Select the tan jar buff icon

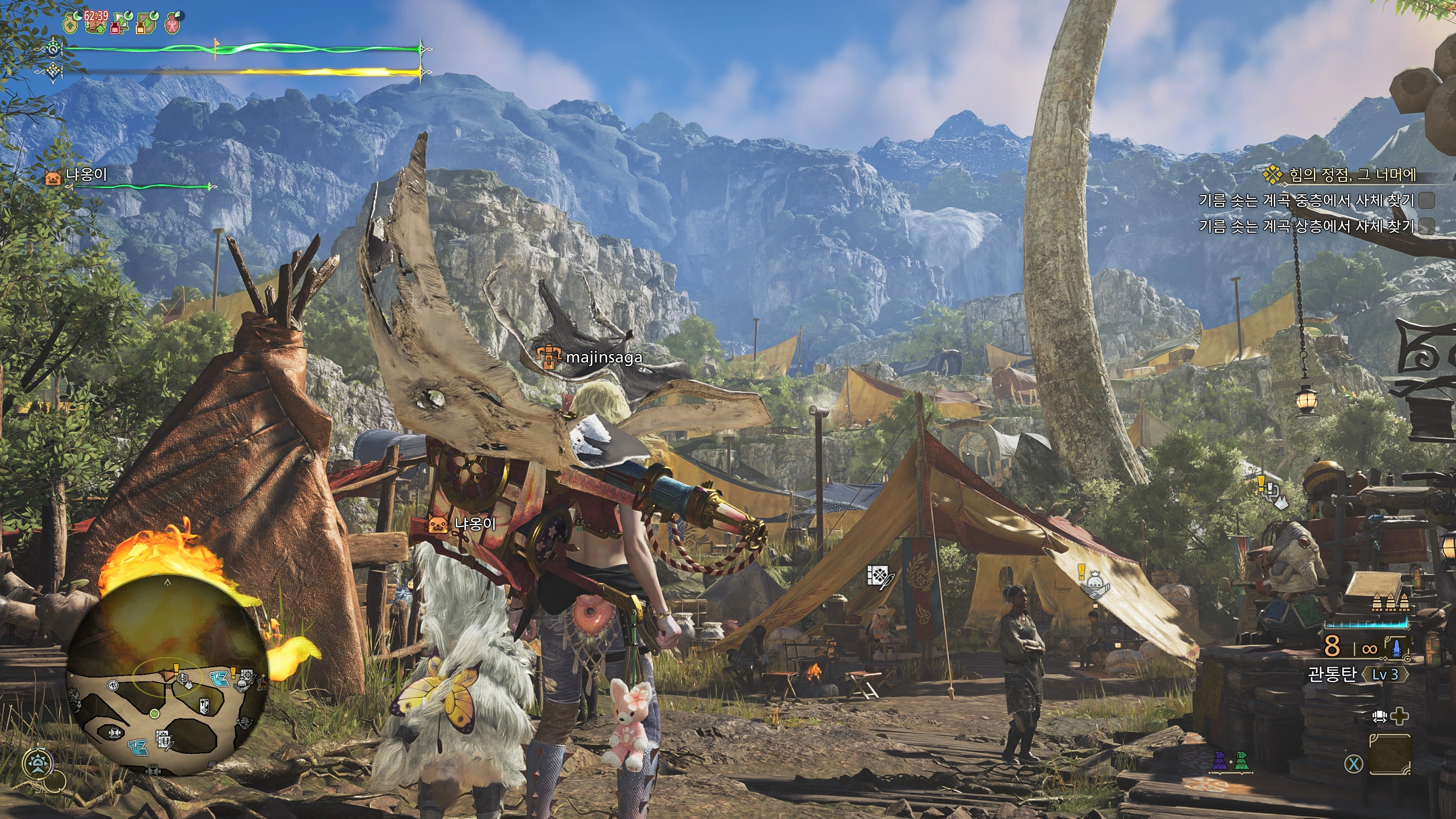click(71, 24)
